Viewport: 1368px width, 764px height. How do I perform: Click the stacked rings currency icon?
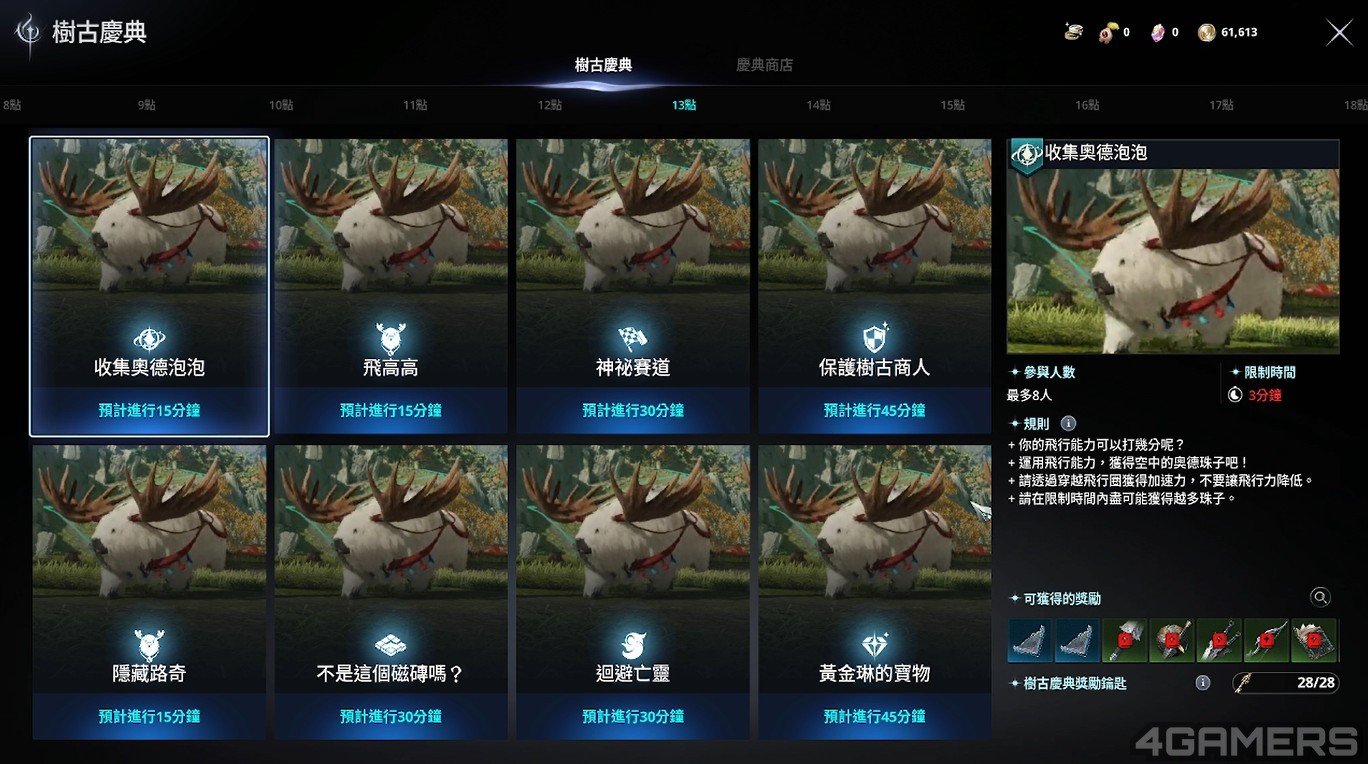1073,31
